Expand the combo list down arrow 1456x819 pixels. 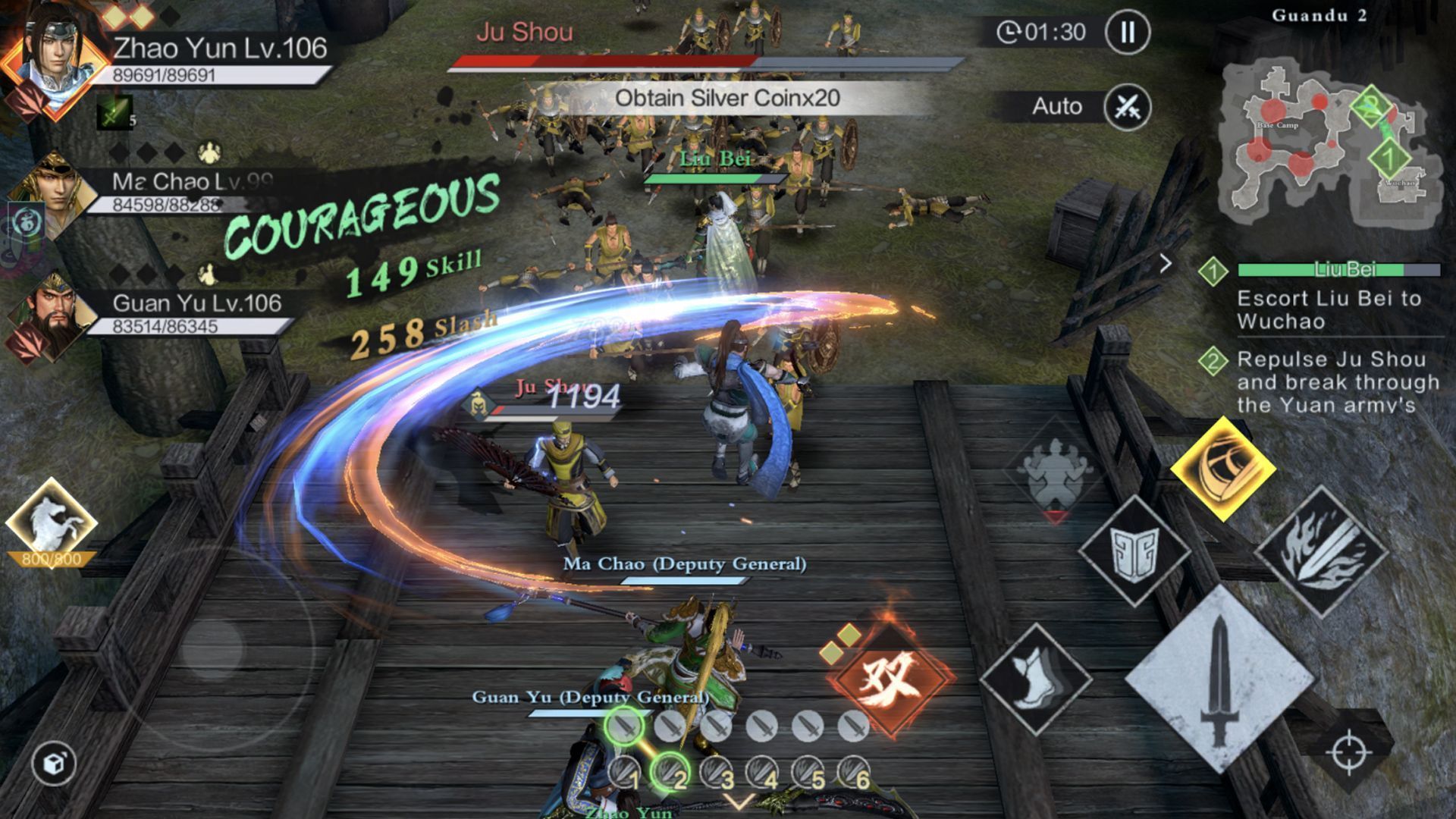coord(739,802)
